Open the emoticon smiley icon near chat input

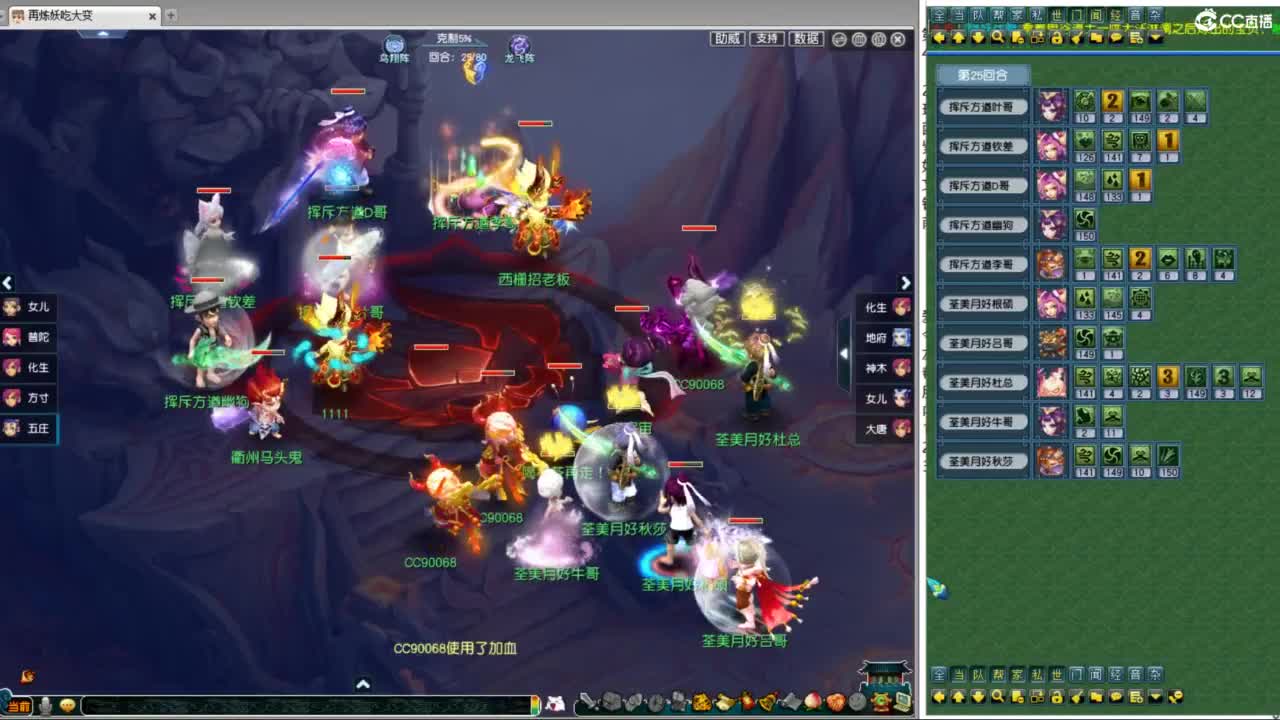pyautogui.click(x=67, y=707)
